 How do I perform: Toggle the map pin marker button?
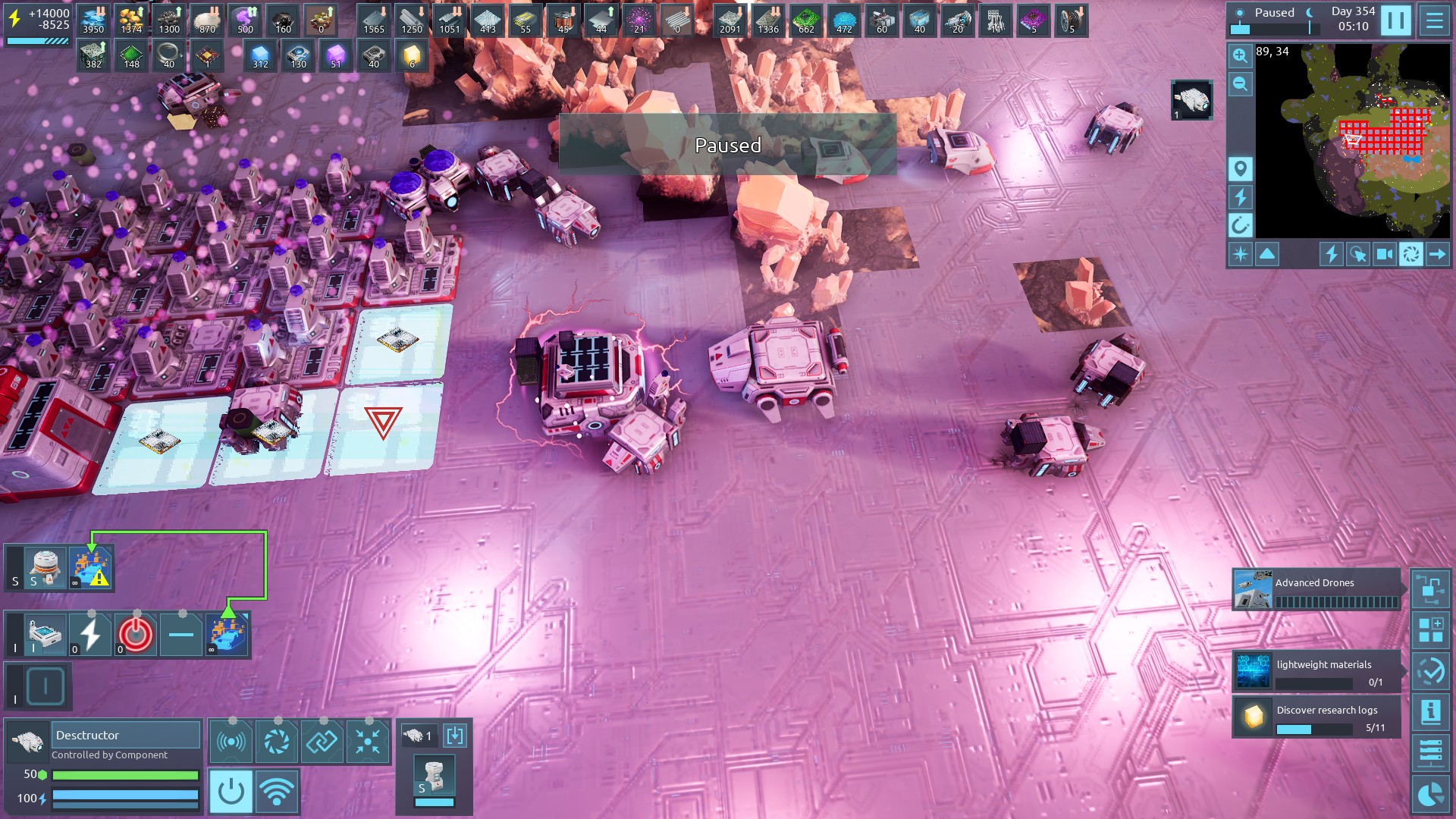1240,168
